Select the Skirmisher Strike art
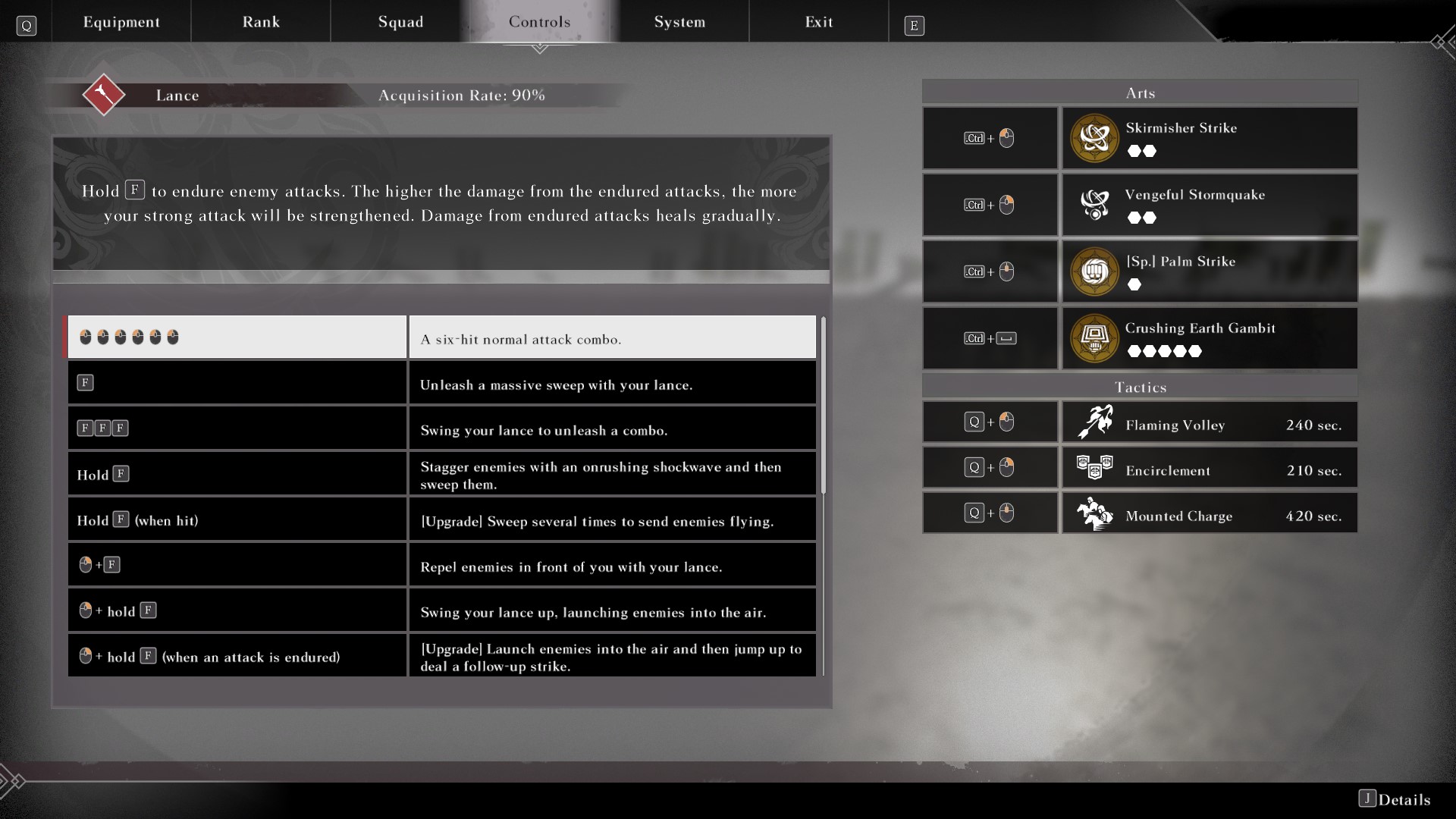The height and width of the screenshot is (819, 1456). (1209, 138)
